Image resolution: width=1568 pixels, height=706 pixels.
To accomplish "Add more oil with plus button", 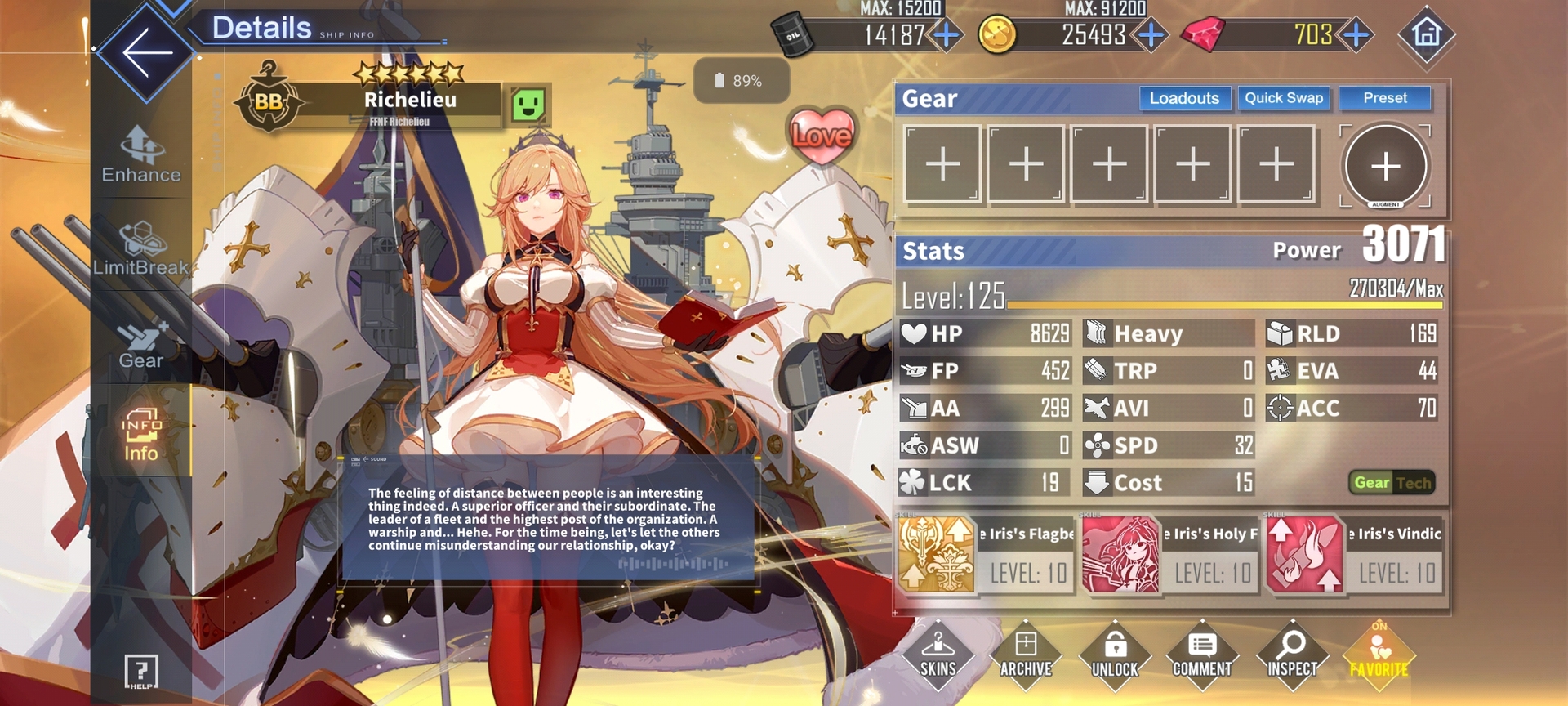I will [x=947, y=35].
